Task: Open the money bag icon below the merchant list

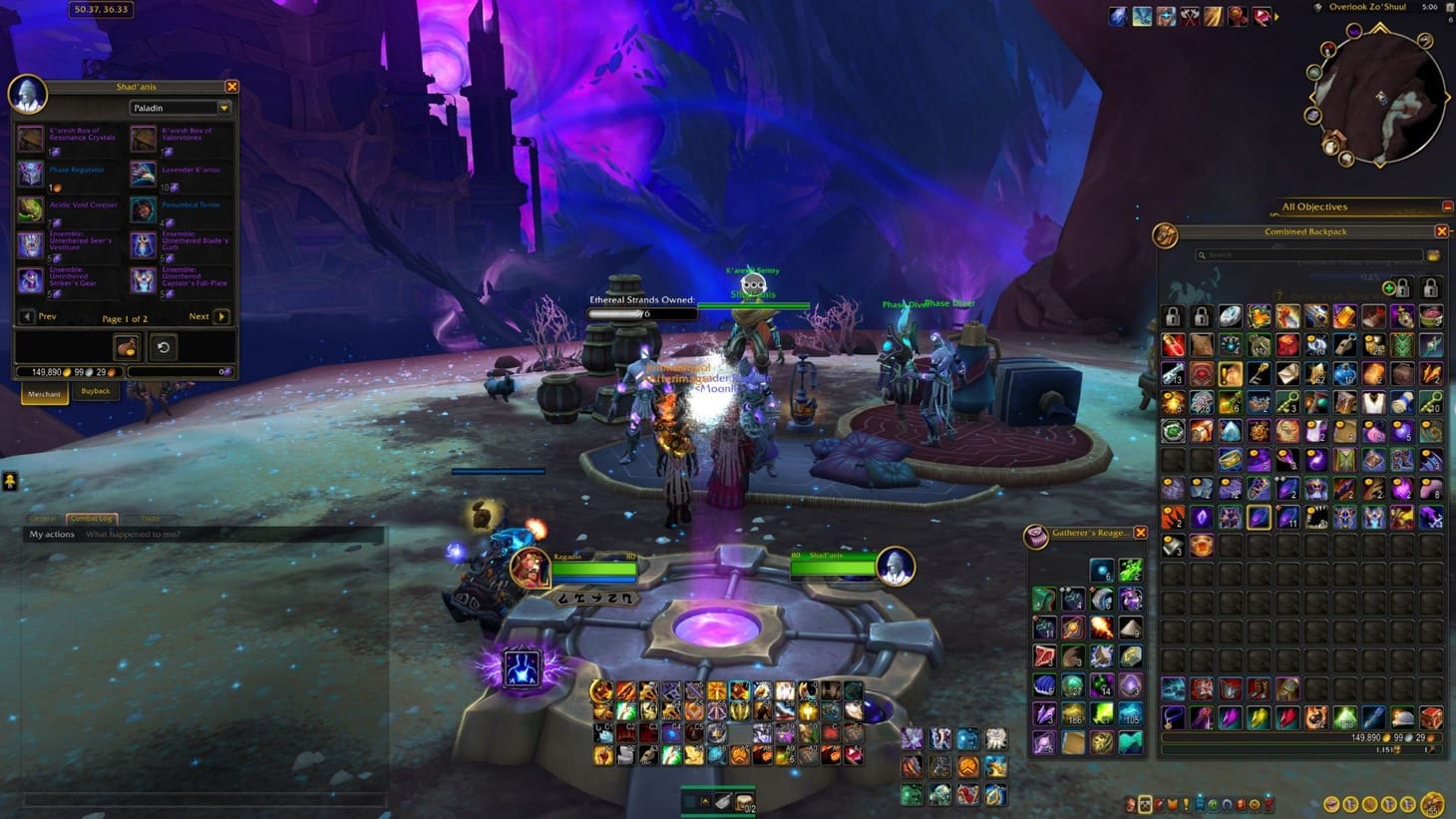Action: pyautogui.click(x=128, y=347)
